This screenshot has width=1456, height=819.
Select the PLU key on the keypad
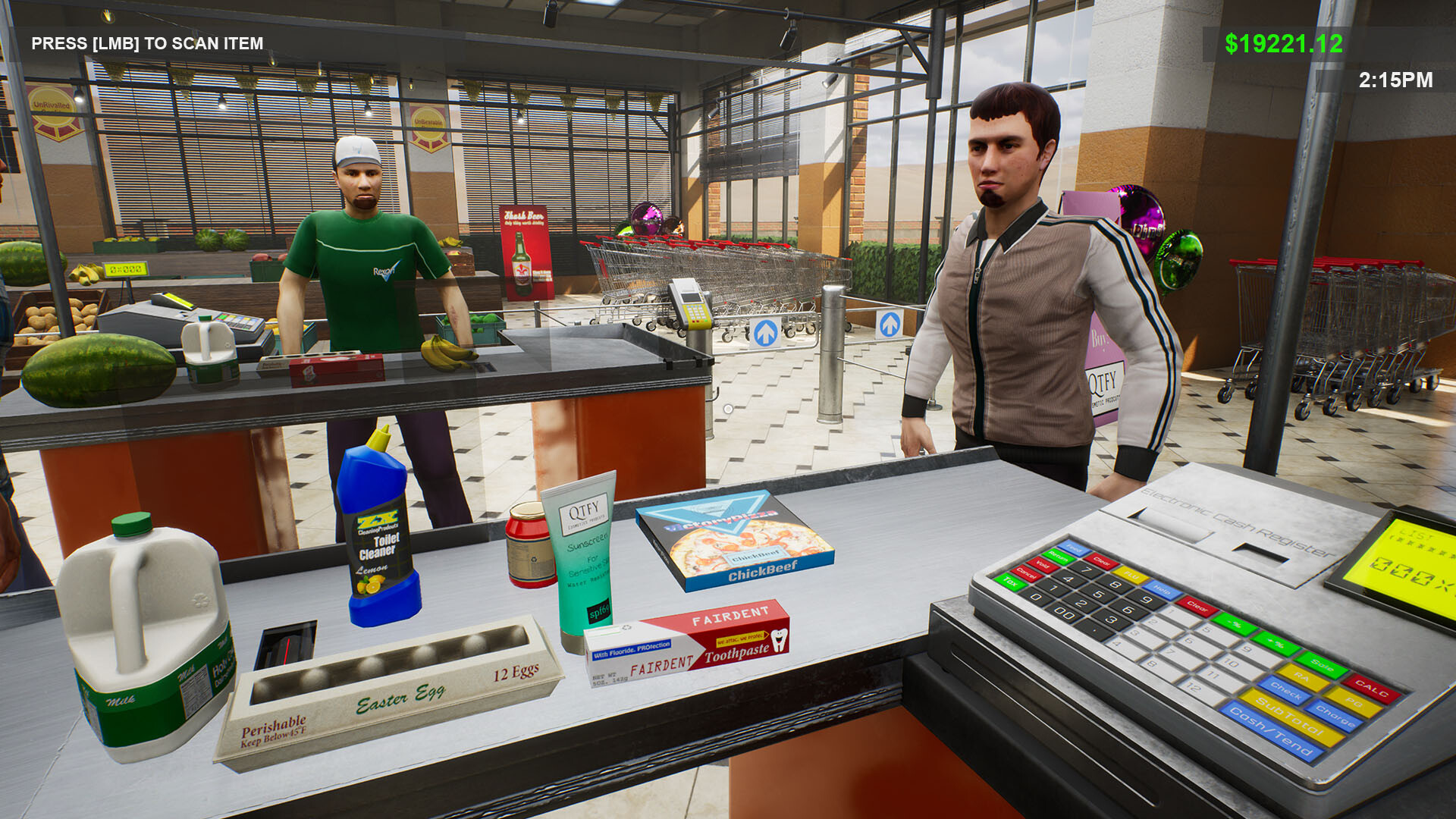[1131, 576]
